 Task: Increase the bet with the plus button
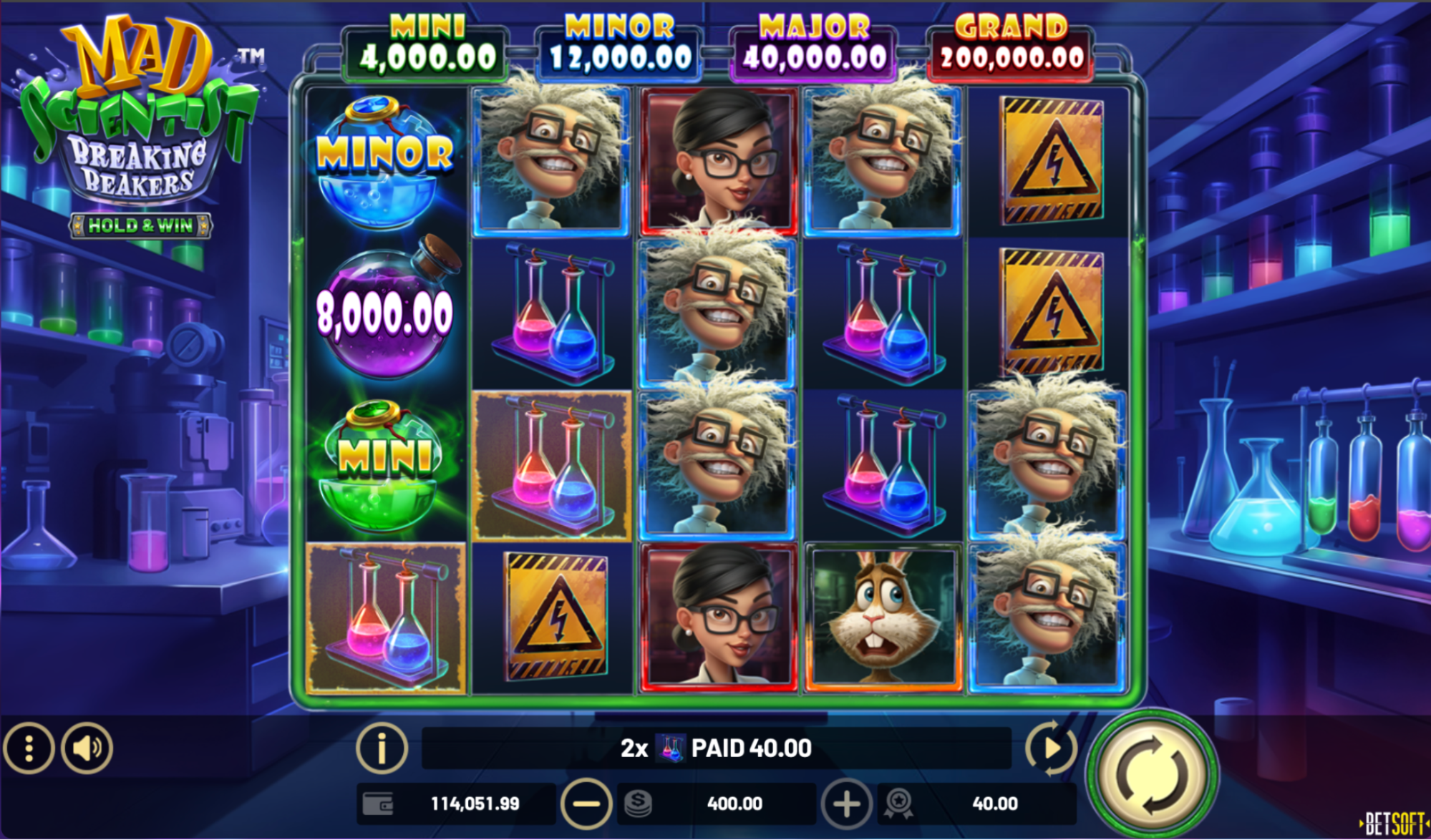click(x=846, y=804)
